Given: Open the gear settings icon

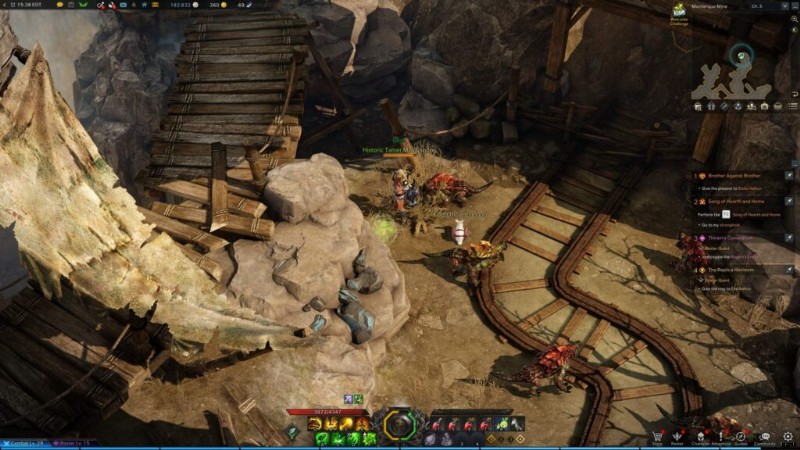Looking at the screenshot, I should (x=788, y=437).
